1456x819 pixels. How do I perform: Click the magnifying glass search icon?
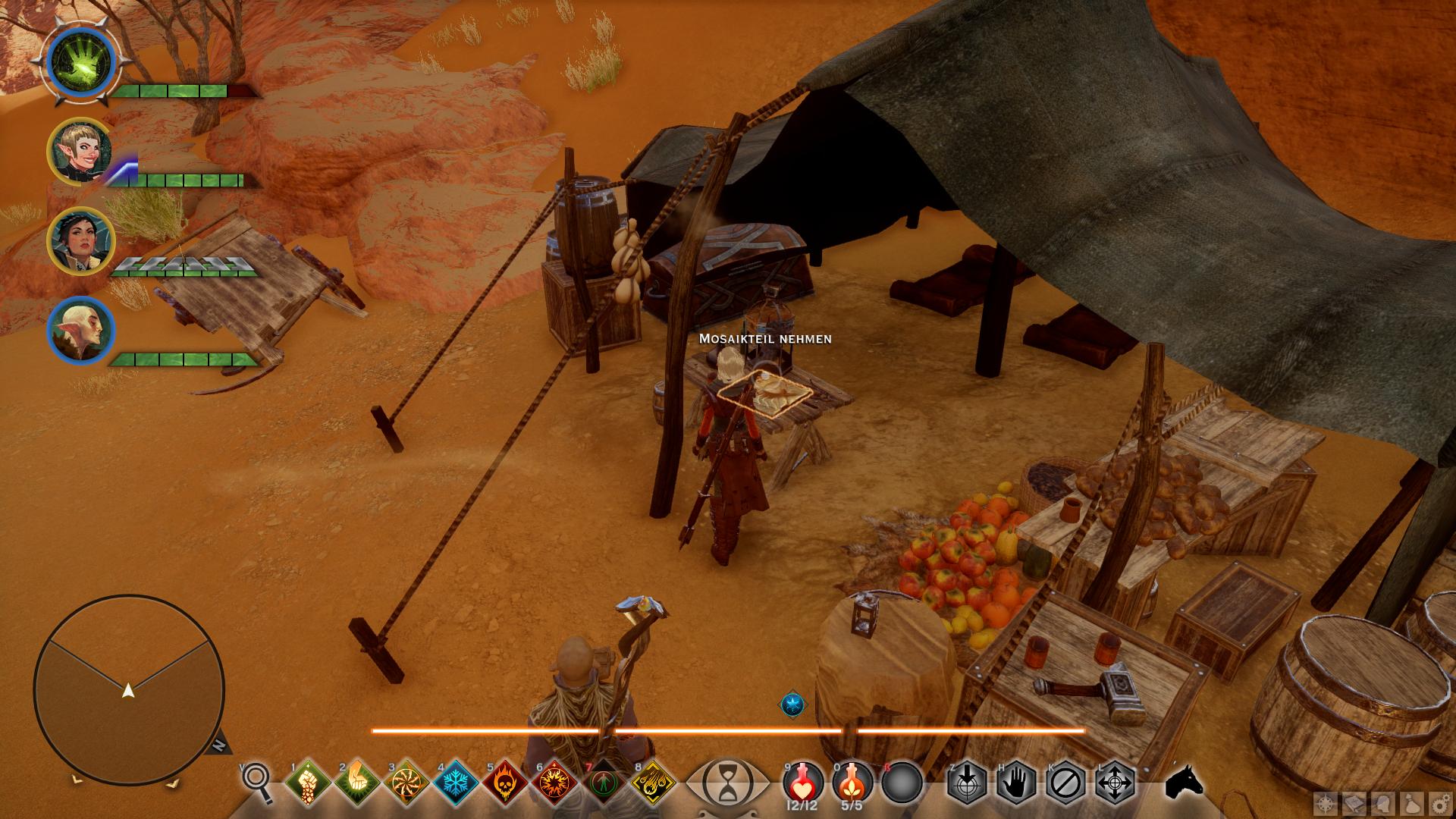(257, 780)
